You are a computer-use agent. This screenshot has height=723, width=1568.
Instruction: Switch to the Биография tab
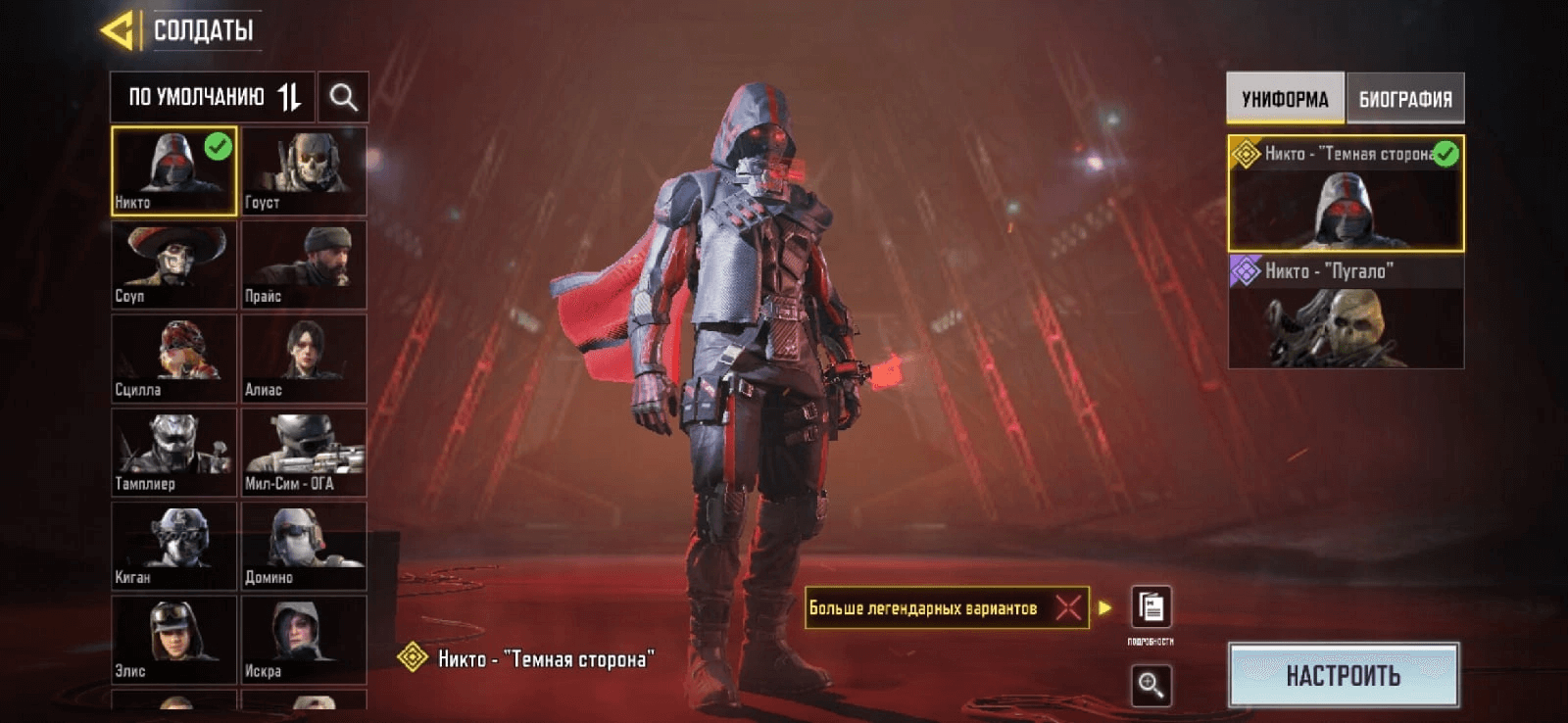[x=1405, y=99]
